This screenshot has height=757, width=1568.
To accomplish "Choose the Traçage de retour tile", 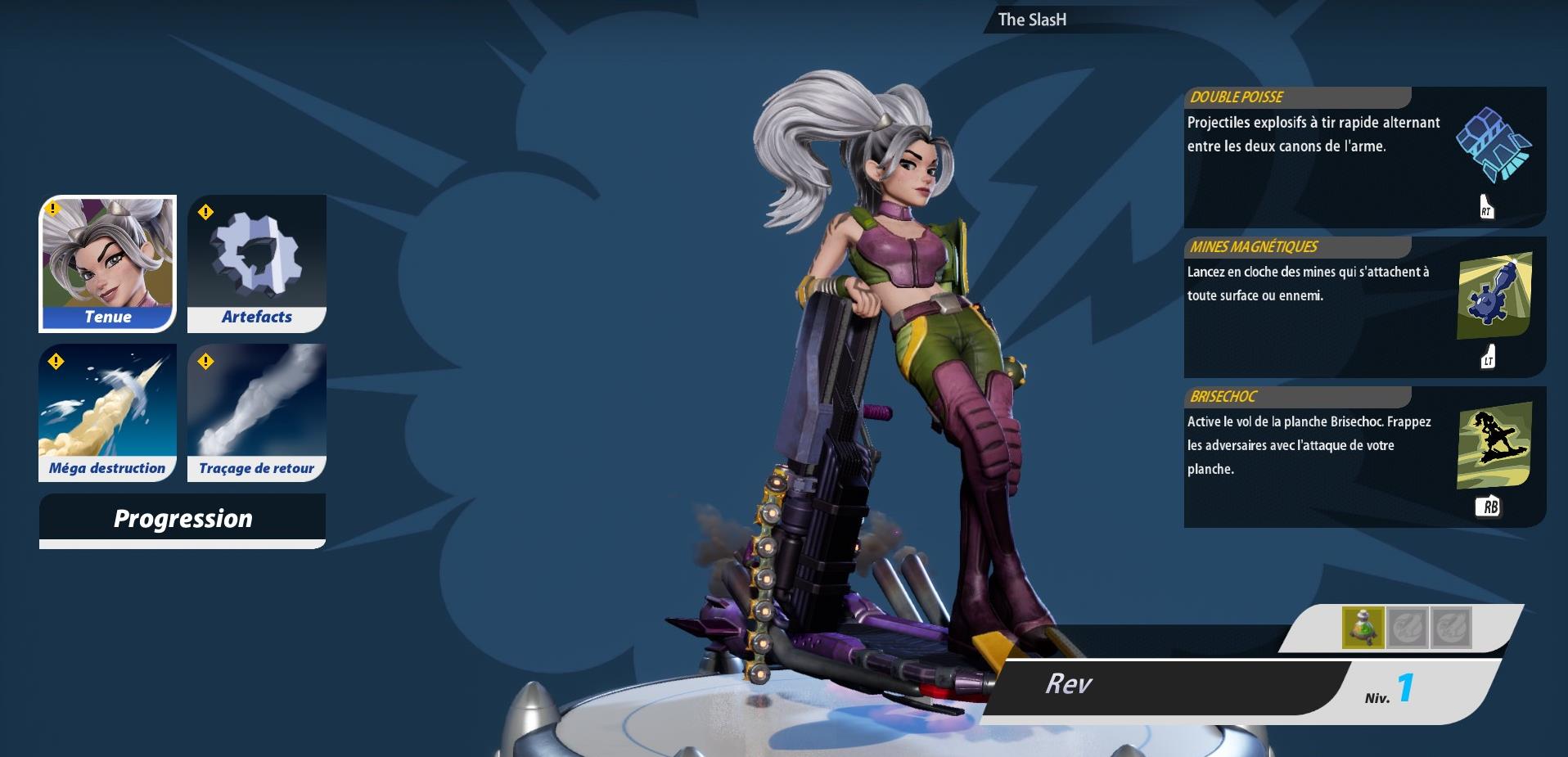I will tap(257, 412).
